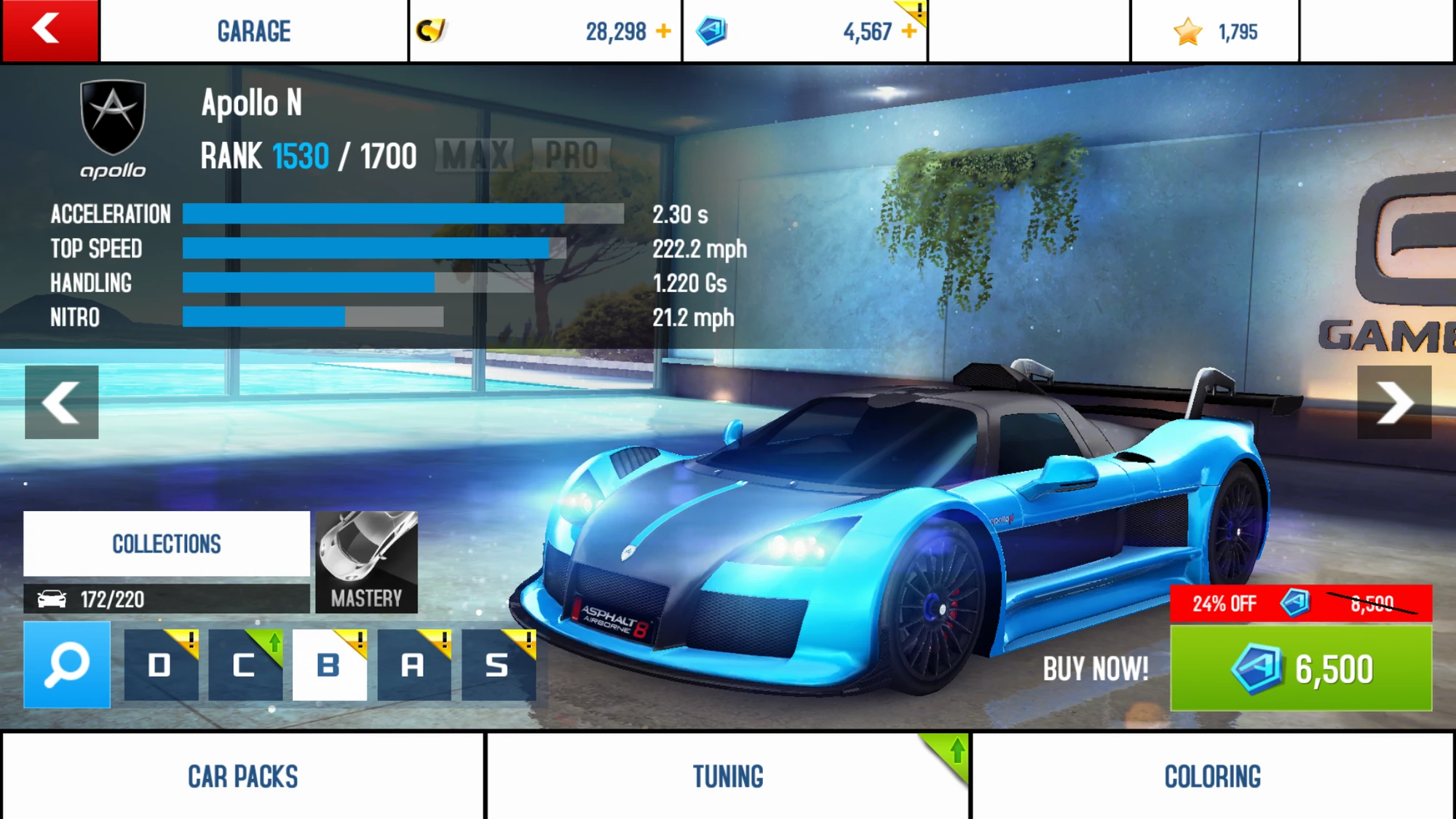Screen dimensions: 1456x819
Task: Switch to class C cars
Action: point(245,665)
